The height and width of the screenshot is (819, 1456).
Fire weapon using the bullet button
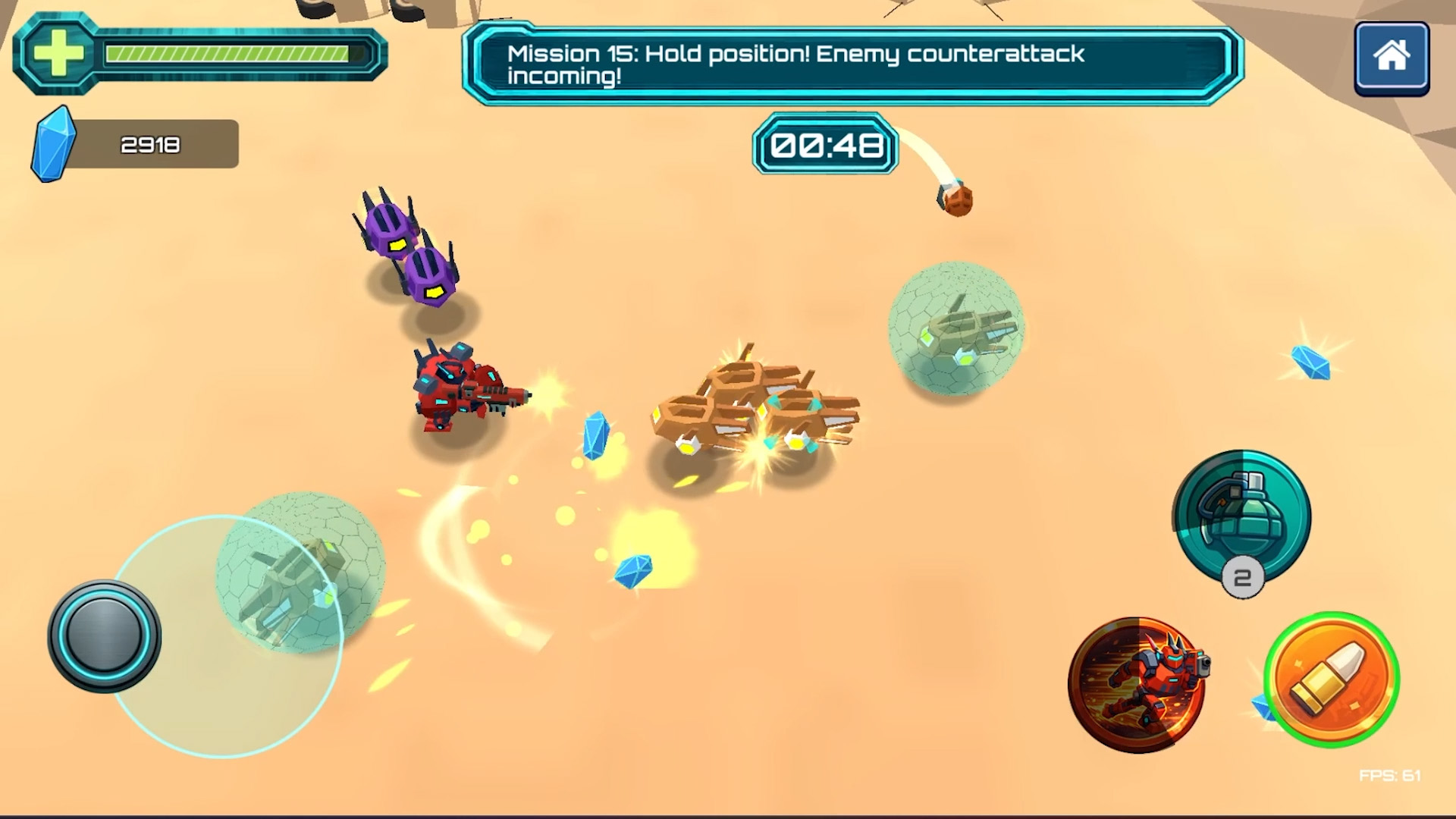pyautogui.click(x=1332, y=679)
